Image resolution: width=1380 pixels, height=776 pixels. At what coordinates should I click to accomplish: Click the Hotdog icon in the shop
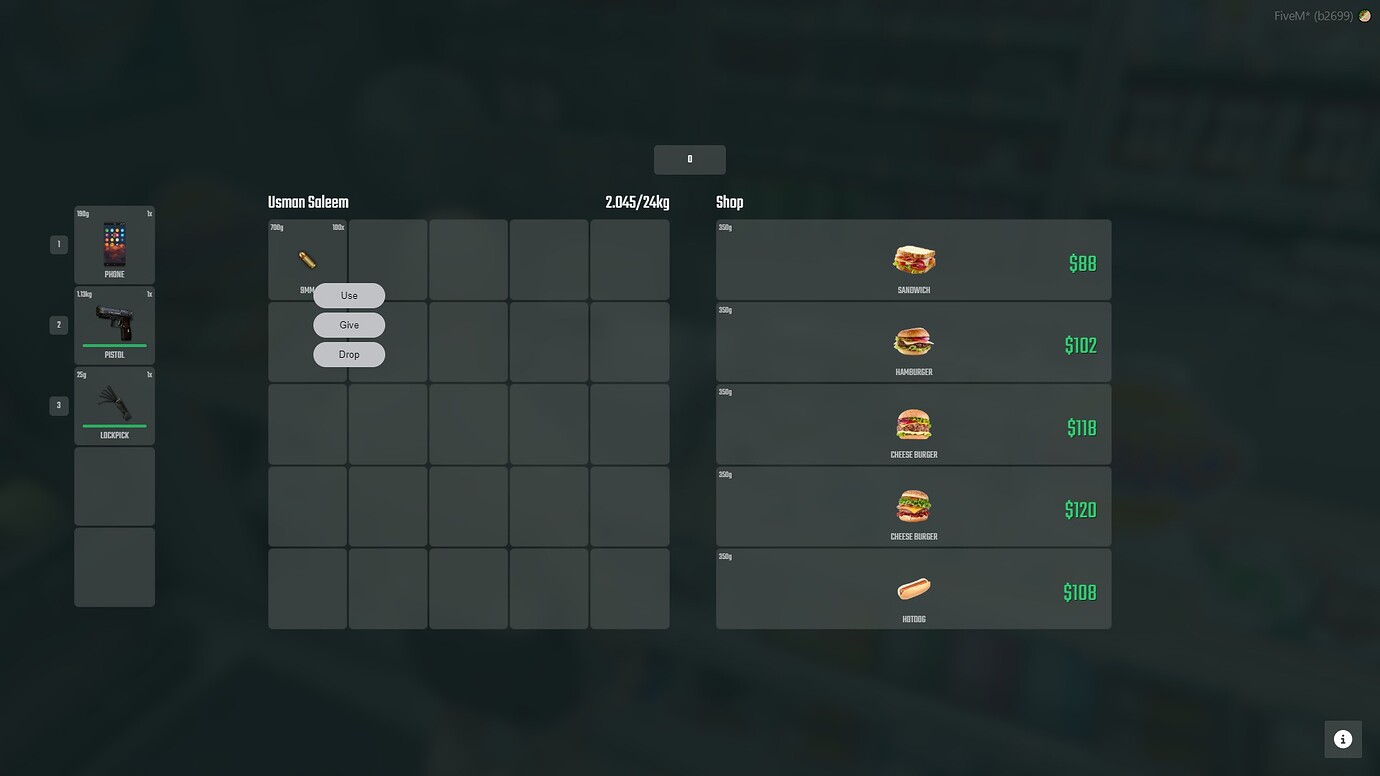(912, 588)
